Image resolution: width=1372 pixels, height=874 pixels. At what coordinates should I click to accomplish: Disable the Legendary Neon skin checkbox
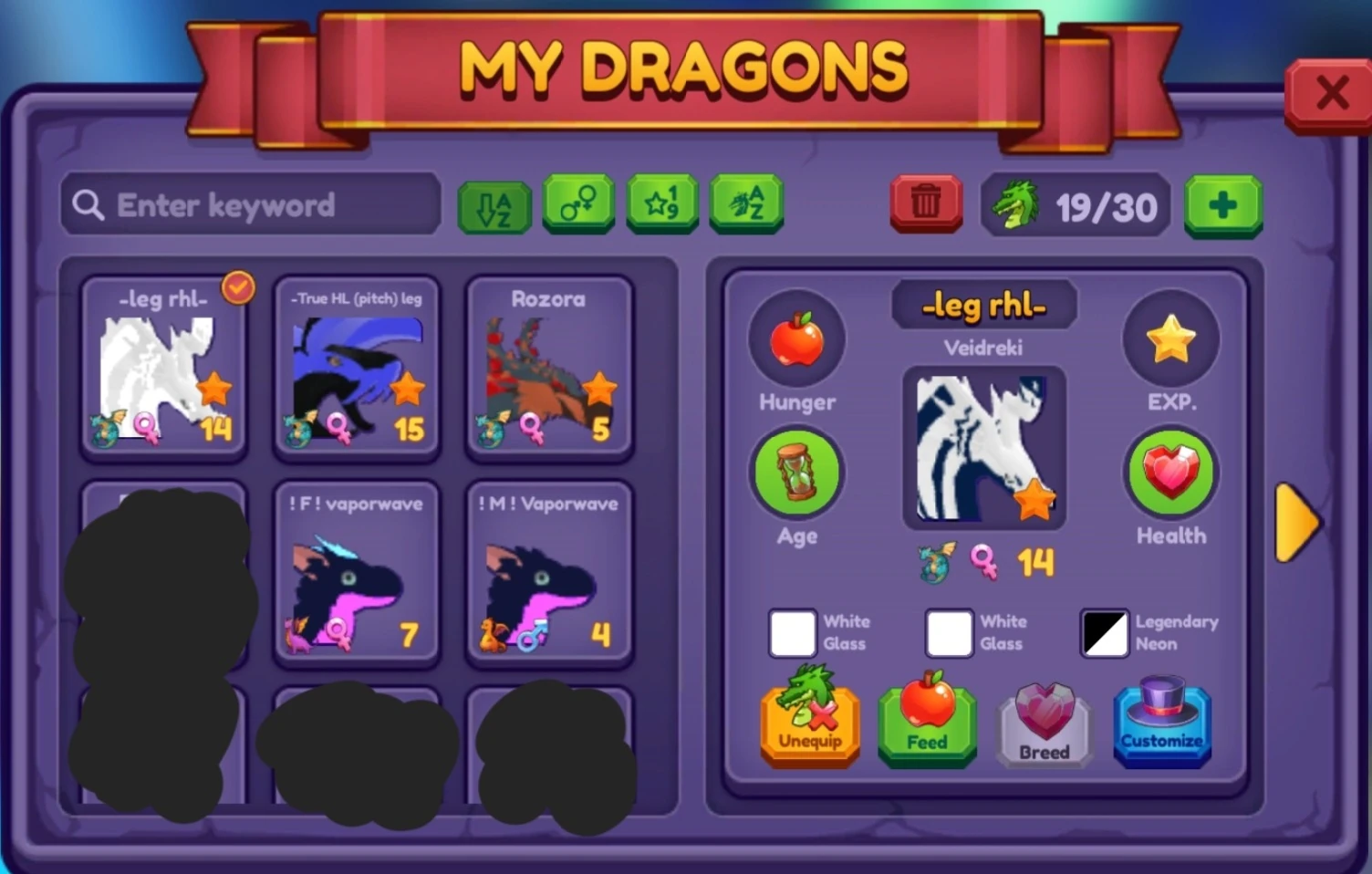pyautogui.click(x=1104, y=633)
